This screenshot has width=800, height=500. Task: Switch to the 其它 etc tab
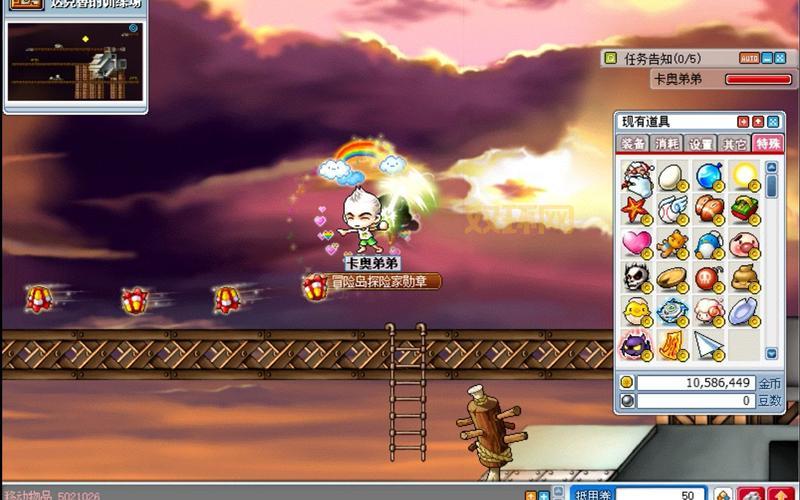point(735,144)
